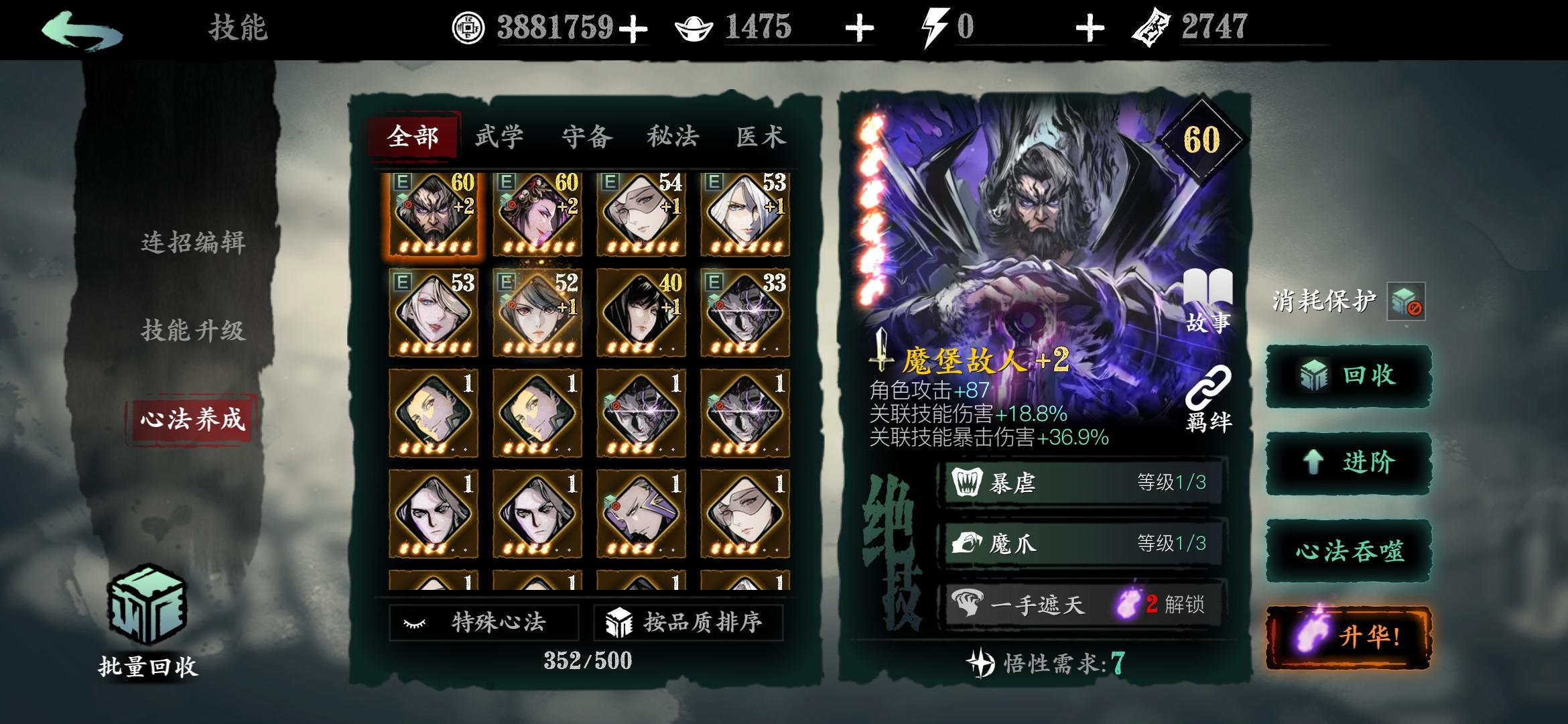1568x724 pixels.
Task: Switch to the 医术 tab
Action: (x=761, y=136)
